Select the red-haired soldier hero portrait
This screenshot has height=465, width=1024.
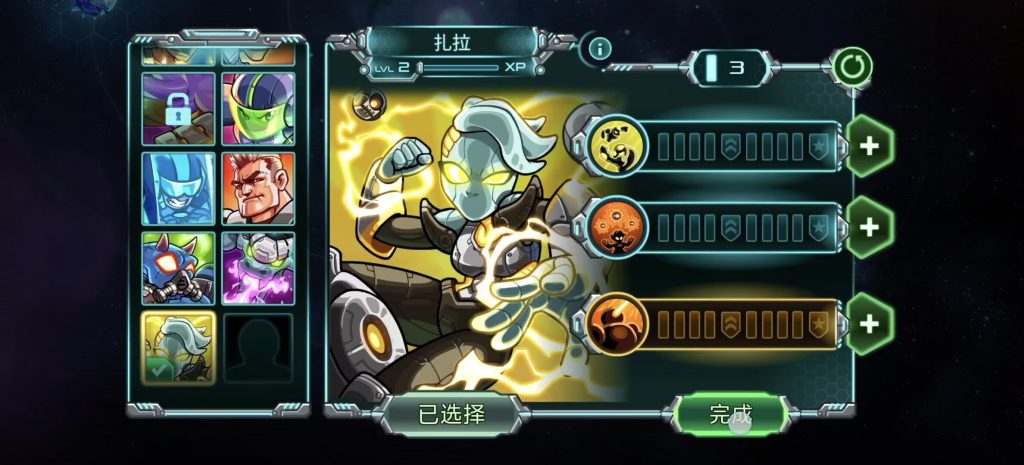258,188
